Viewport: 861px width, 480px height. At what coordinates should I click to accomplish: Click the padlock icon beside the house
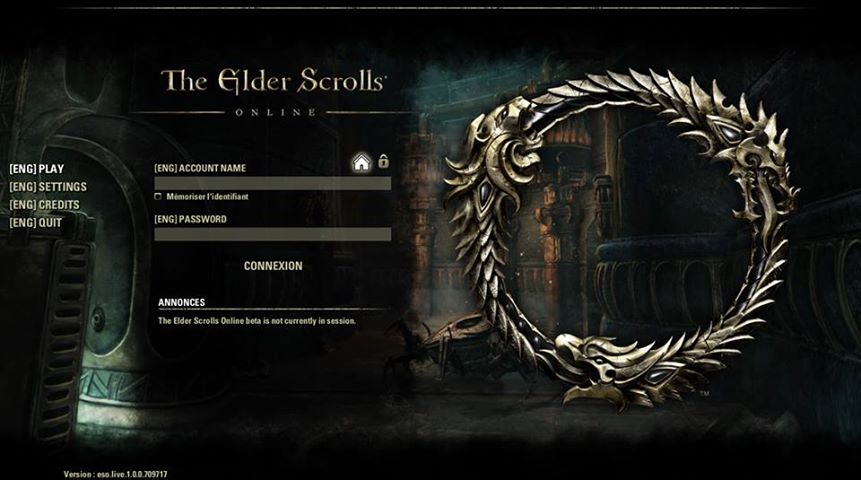(383, 161)
